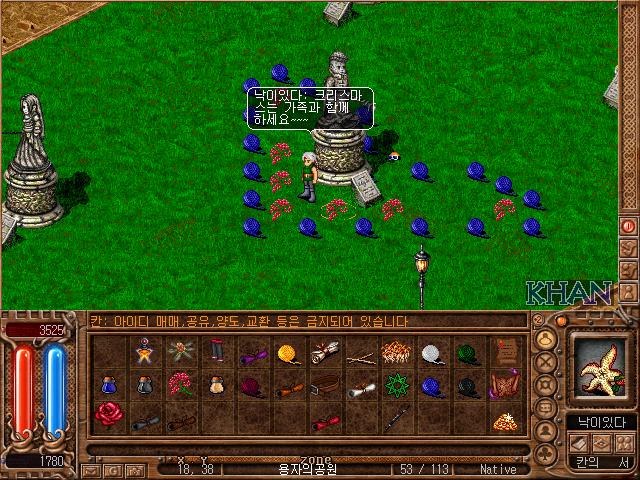Pick the red rose inventory item
Viewport: 640px width, 480px height.
point(107,413)
